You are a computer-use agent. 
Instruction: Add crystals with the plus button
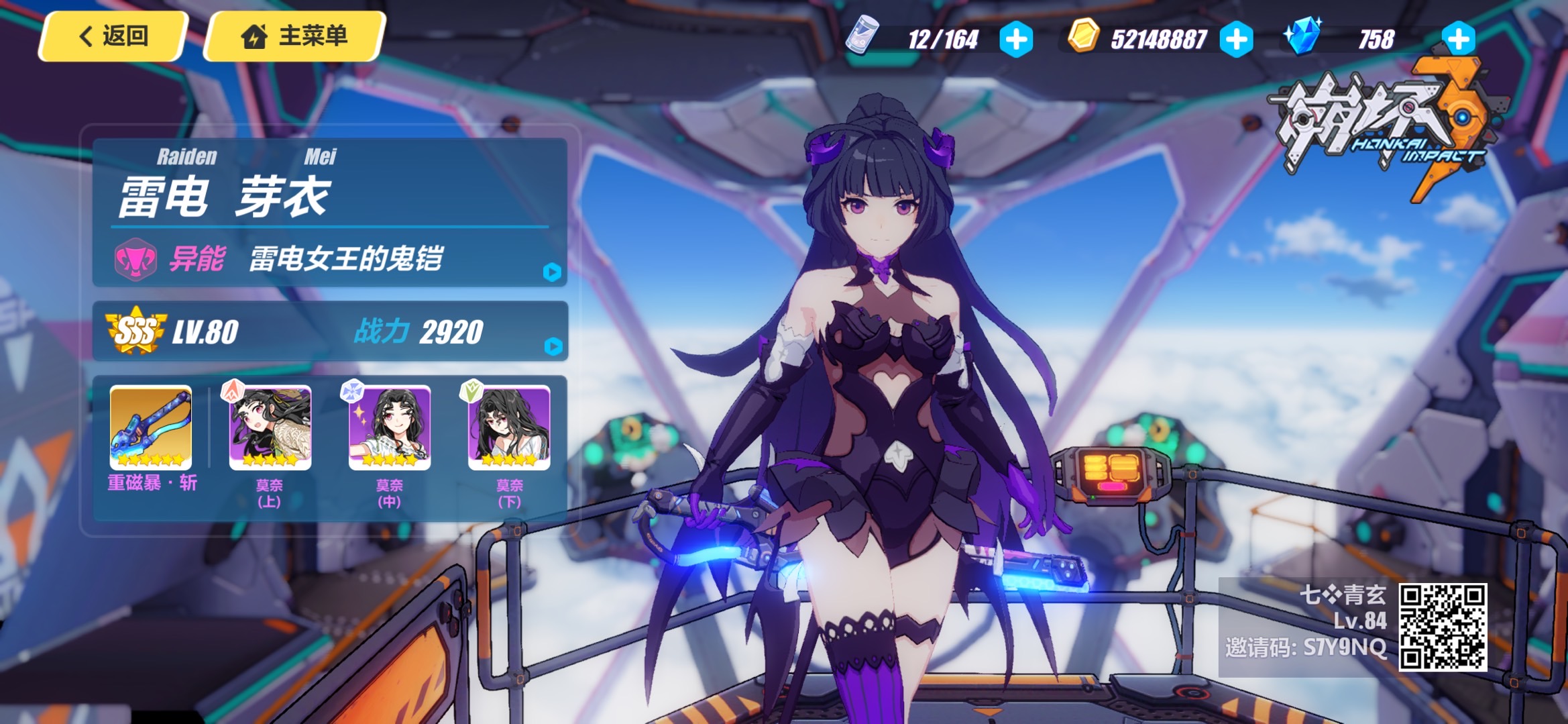coord(1459,39)
